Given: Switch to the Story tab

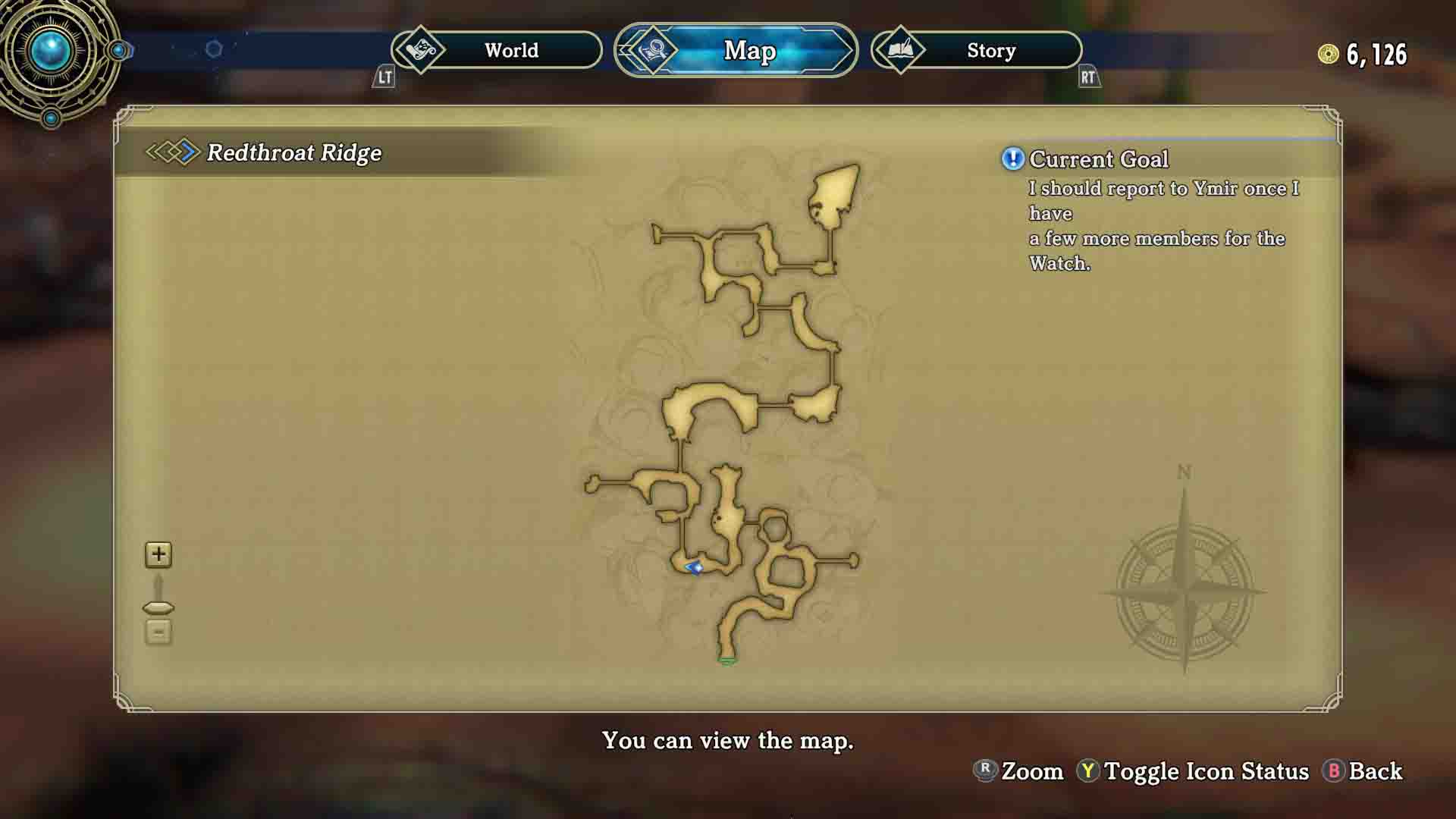Looking at the screenshot, I should pyautogui.click(x=990, y=50).
